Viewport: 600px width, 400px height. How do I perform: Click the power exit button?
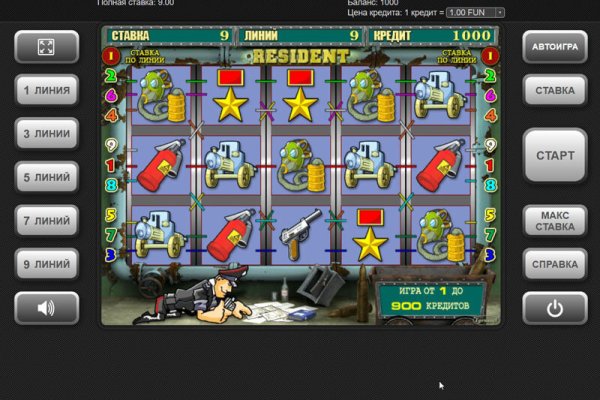[x=555, y=307]
